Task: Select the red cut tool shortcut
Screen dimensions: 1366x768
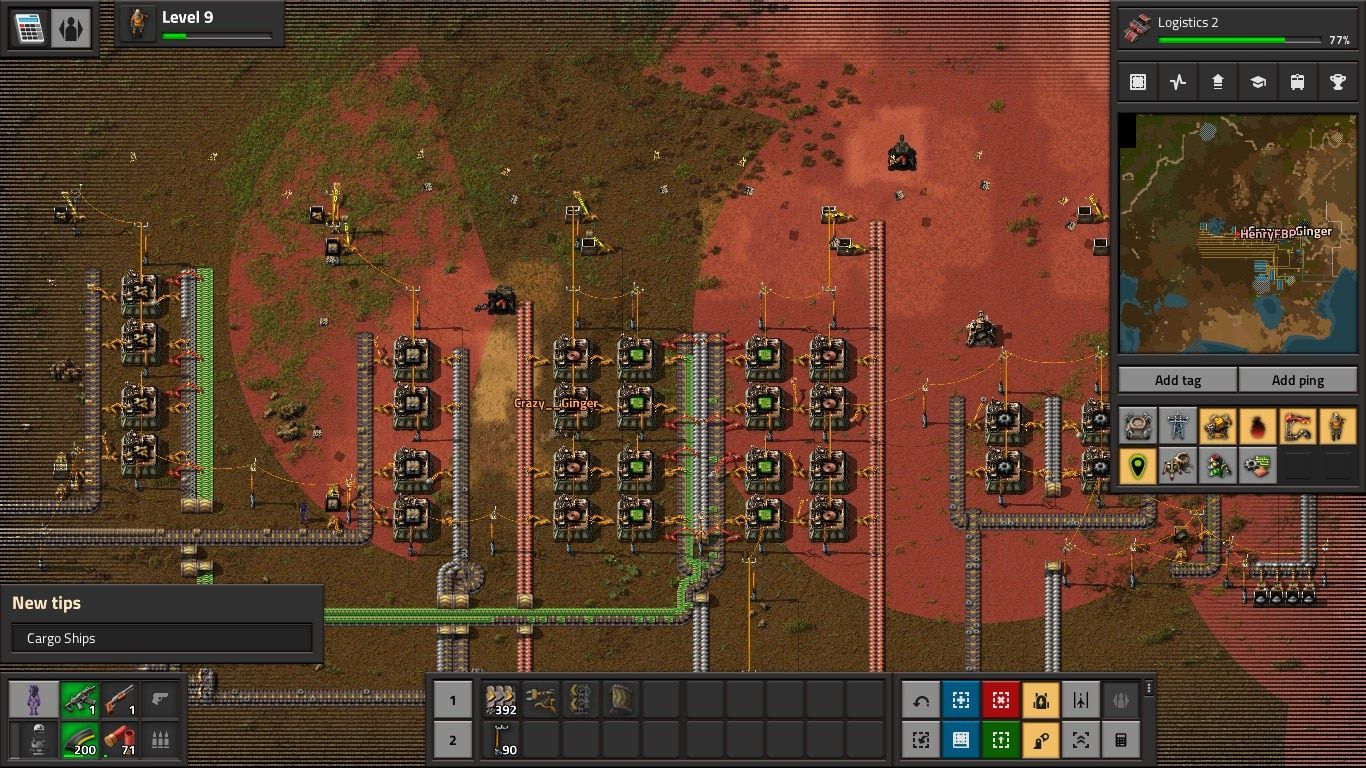Action: point(1003,700)
